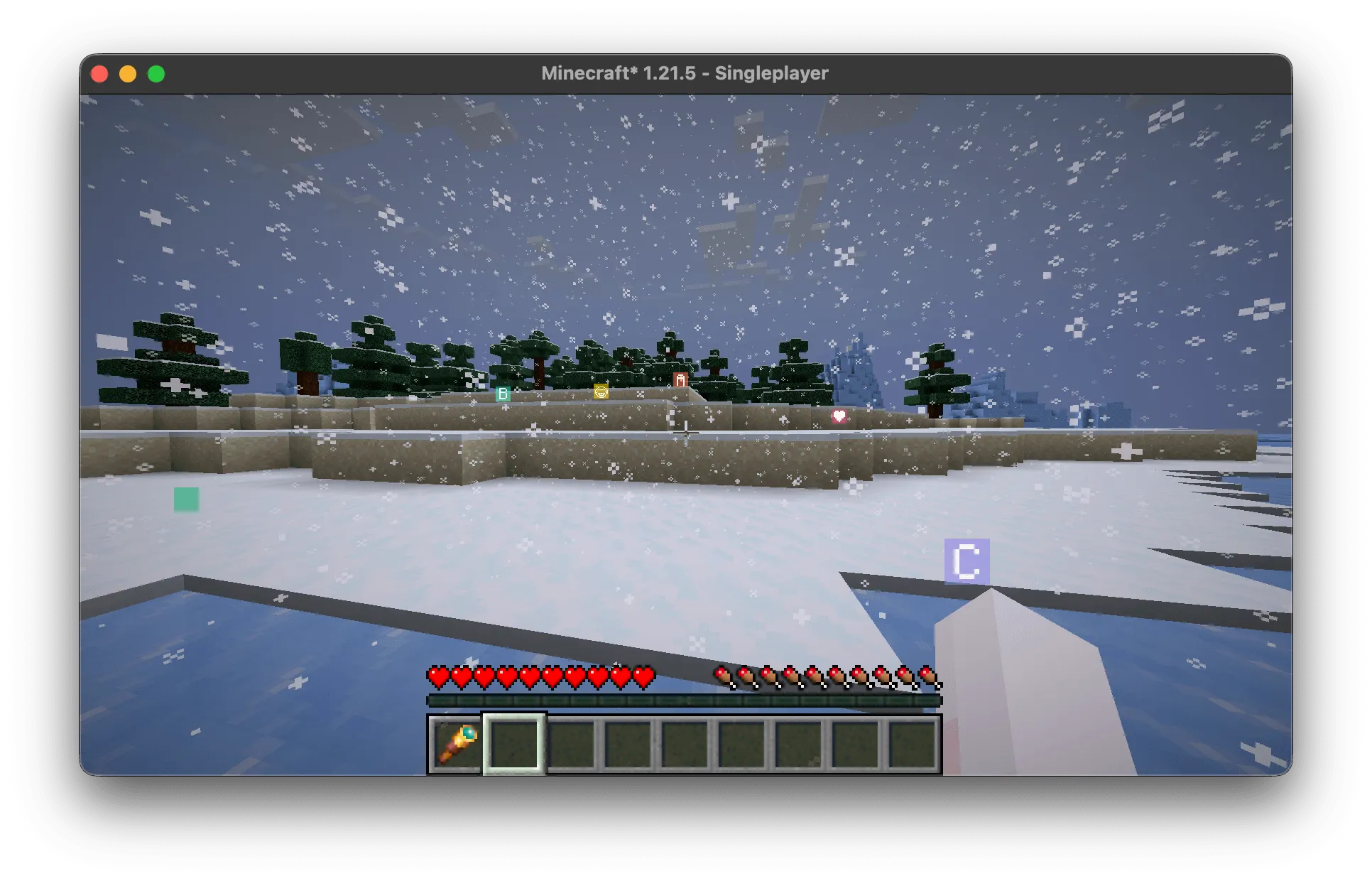This screenshot has width=1372, height=881.
Task: Click the last heart in the health bar
Action: (x=643, y=677)
